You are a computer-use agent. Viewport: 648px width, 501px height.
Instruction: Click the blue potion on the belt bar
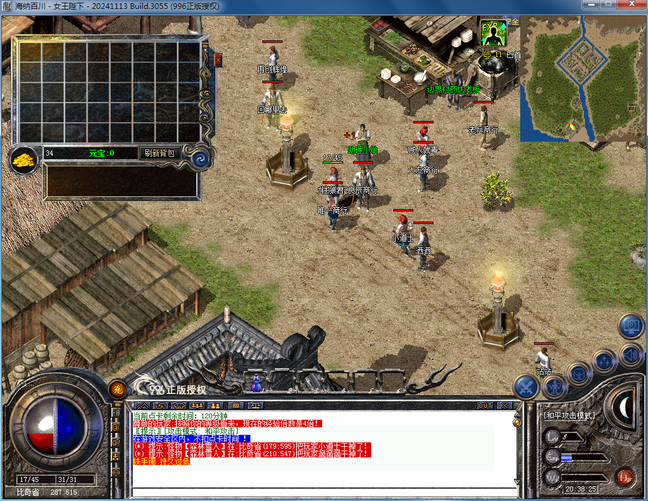[x=256, y=382]
